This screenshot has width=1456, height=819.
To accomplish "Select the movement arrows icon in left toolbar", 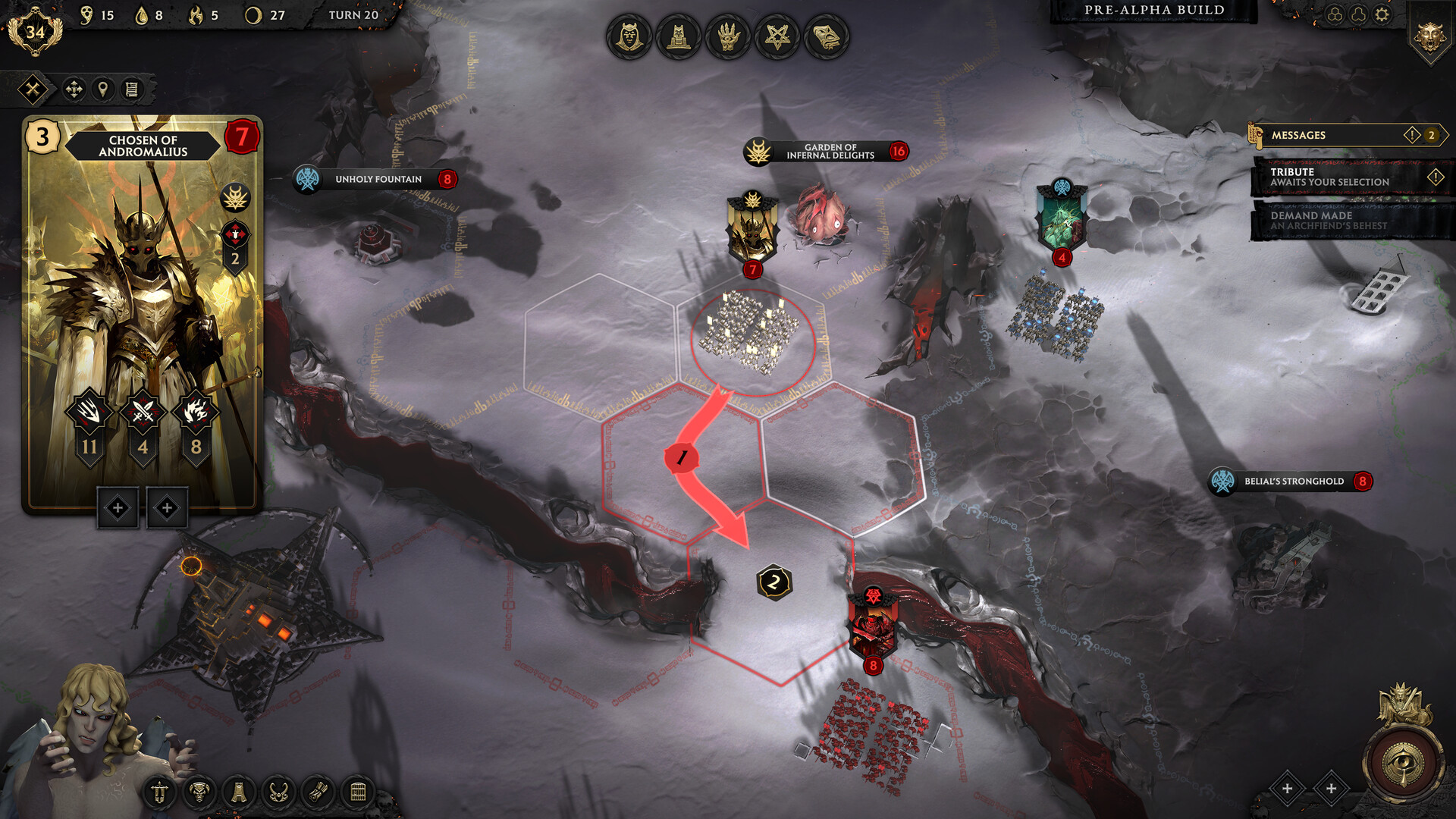I will [x=74, y=89].
